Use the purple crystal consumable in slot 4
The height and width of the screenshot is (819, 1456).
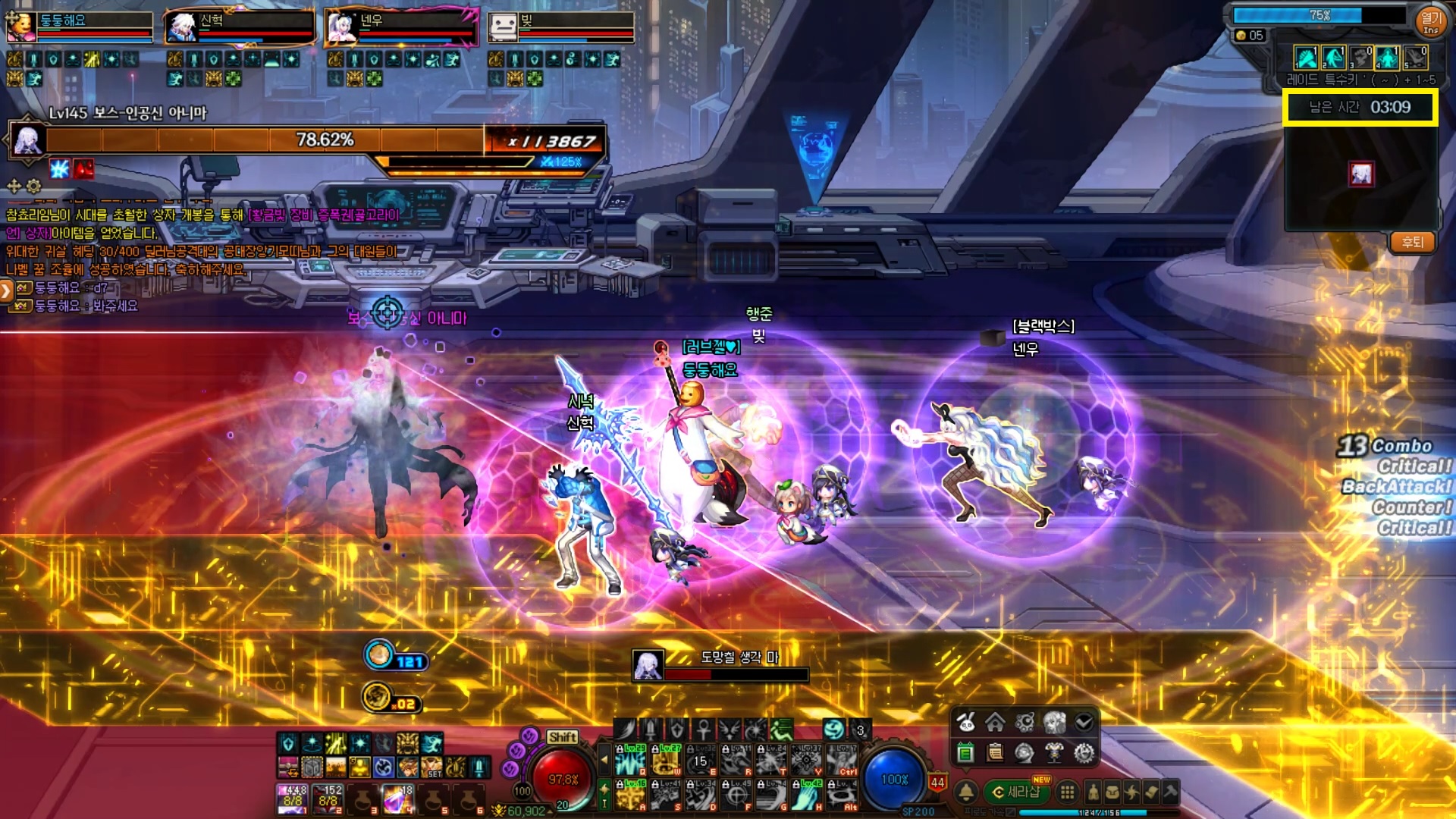point(397,799)
